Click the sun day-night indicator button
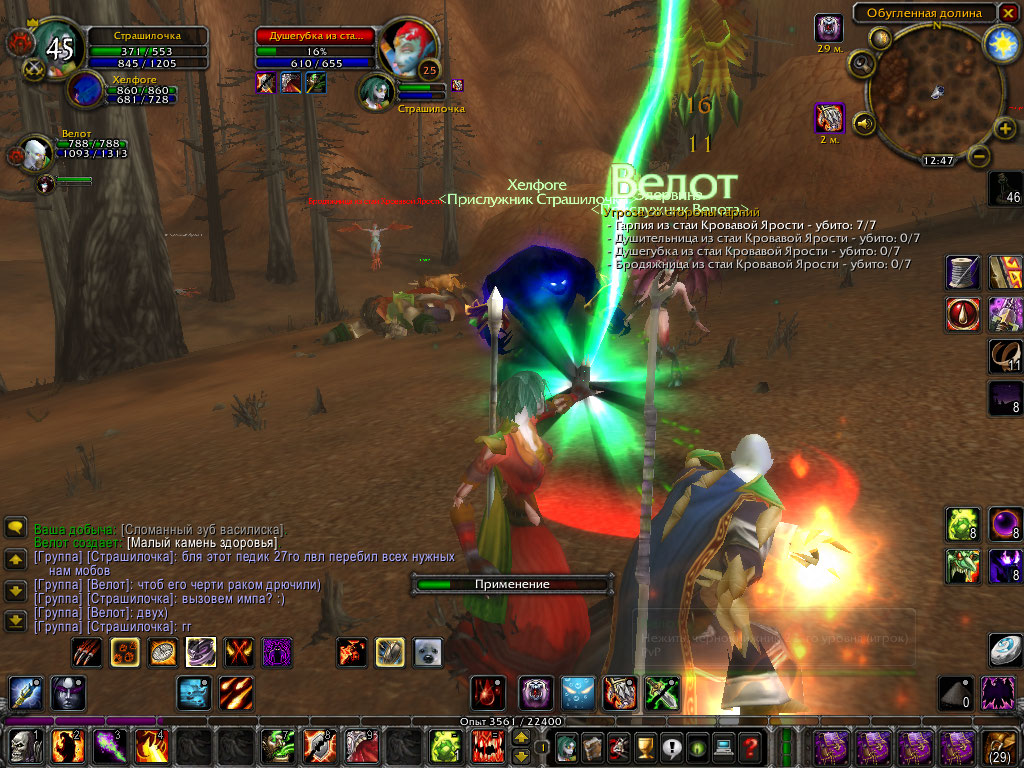The image size is (1024, 768). [x=1001, y=42]
